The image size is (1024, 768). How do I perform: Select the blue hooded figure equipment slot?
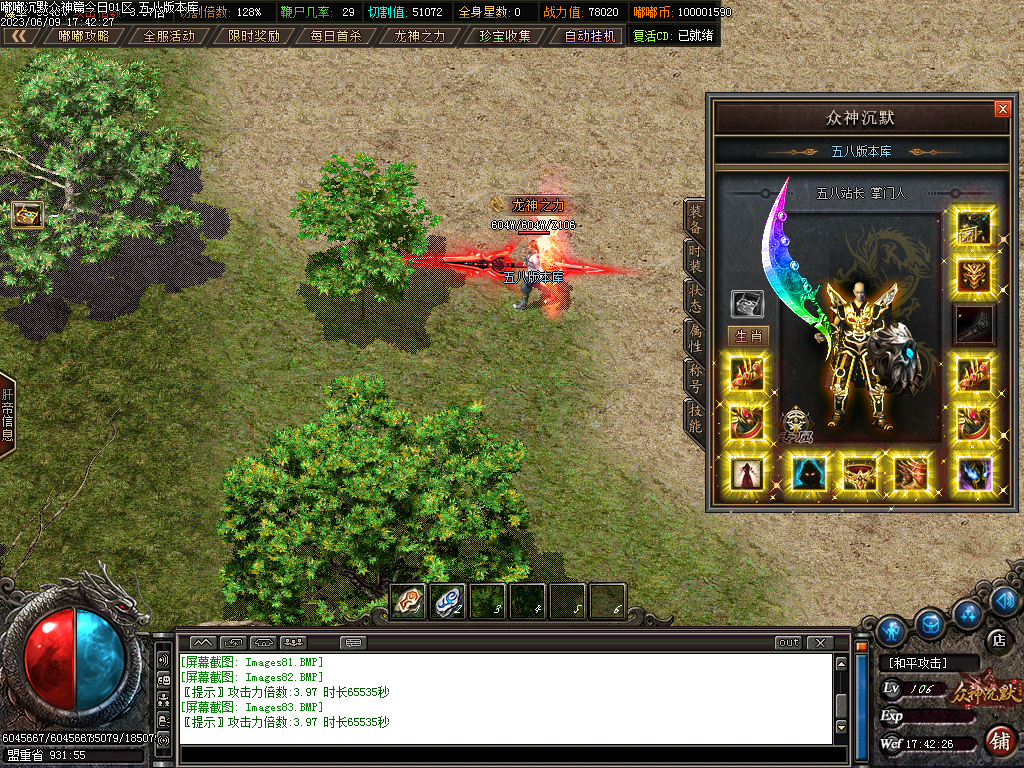pyautogui.click(x=806, y=472)
